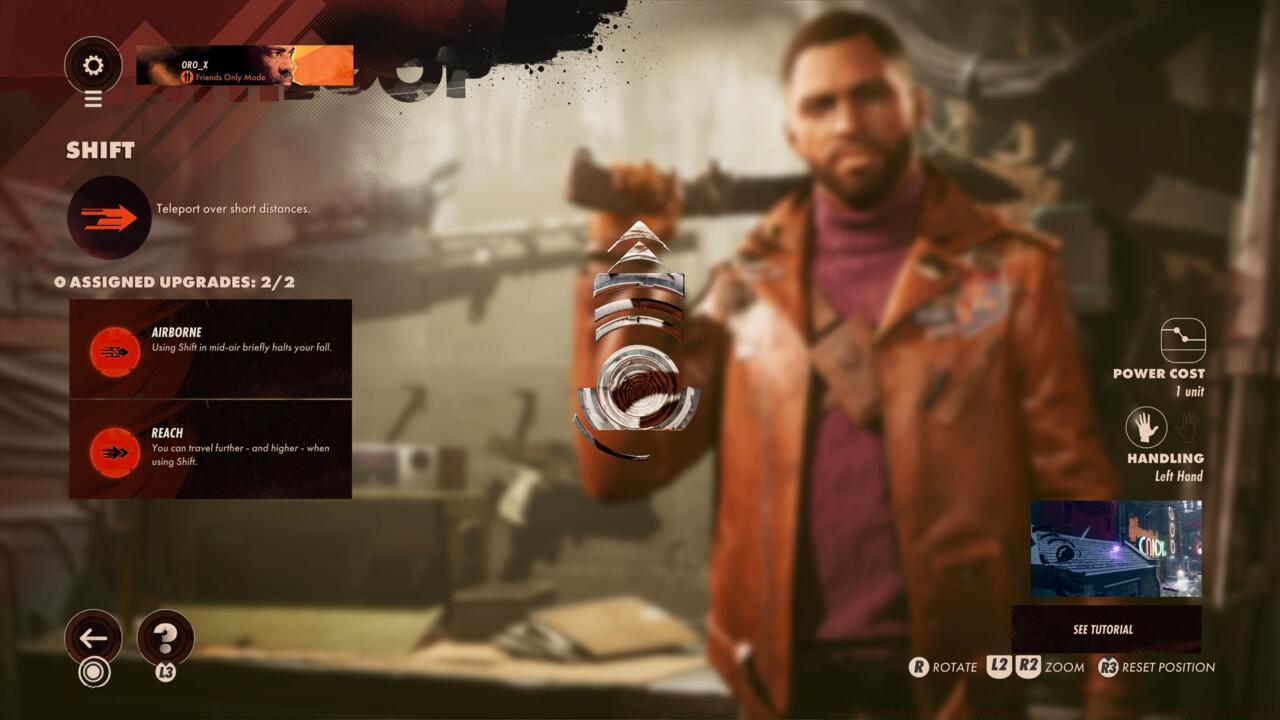Click the See Tutorial button
This screenshot has height=720, width=1280.
pos(1105,629)
